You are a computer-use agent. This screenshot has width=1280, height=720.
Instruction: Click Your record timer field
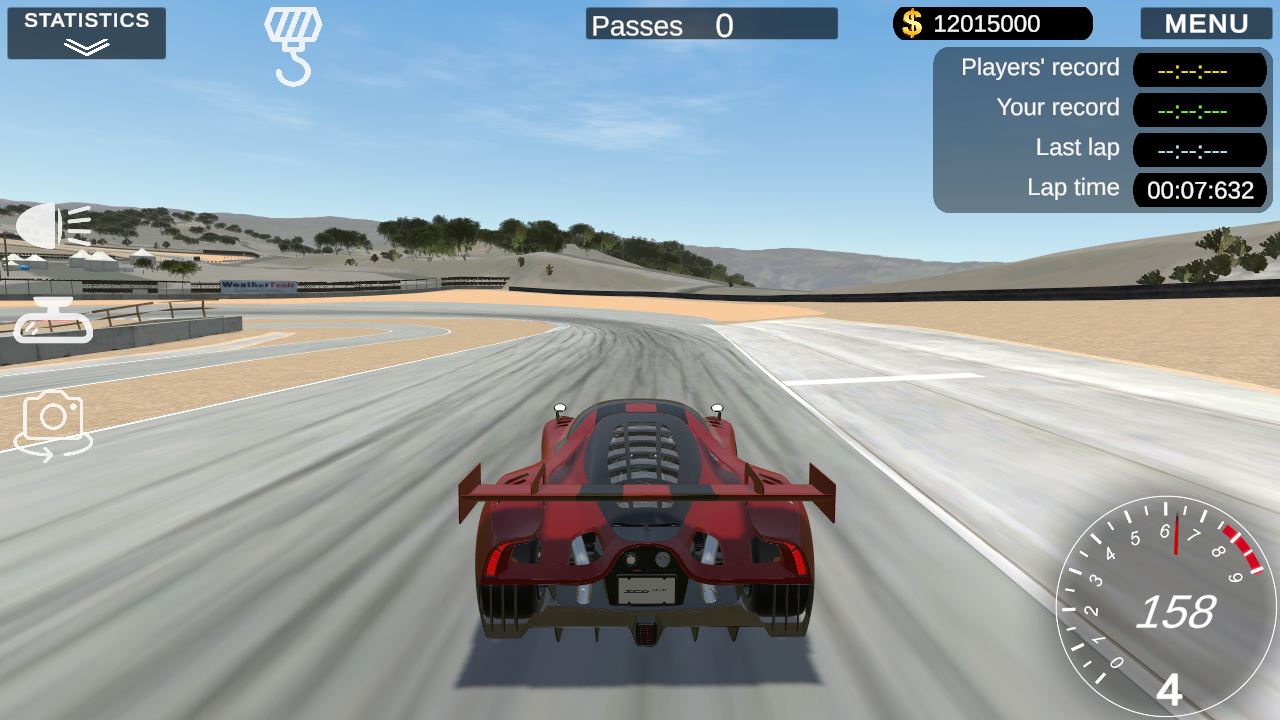[1199, 110]
